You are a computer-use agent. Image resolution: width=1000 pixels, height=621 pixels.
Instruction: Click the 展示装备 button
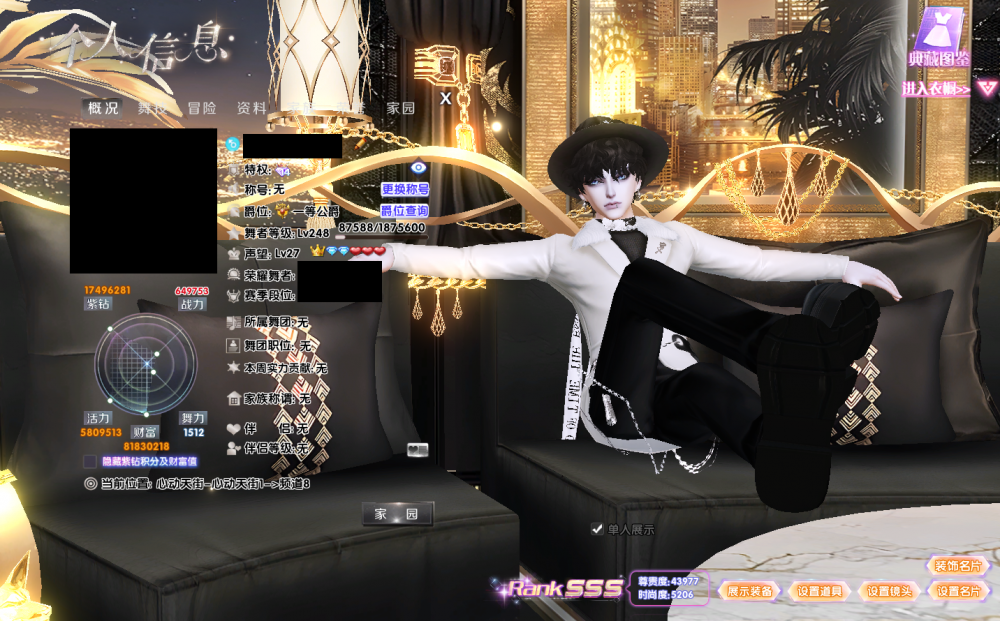pyautogui.click(x=750, y=591)
